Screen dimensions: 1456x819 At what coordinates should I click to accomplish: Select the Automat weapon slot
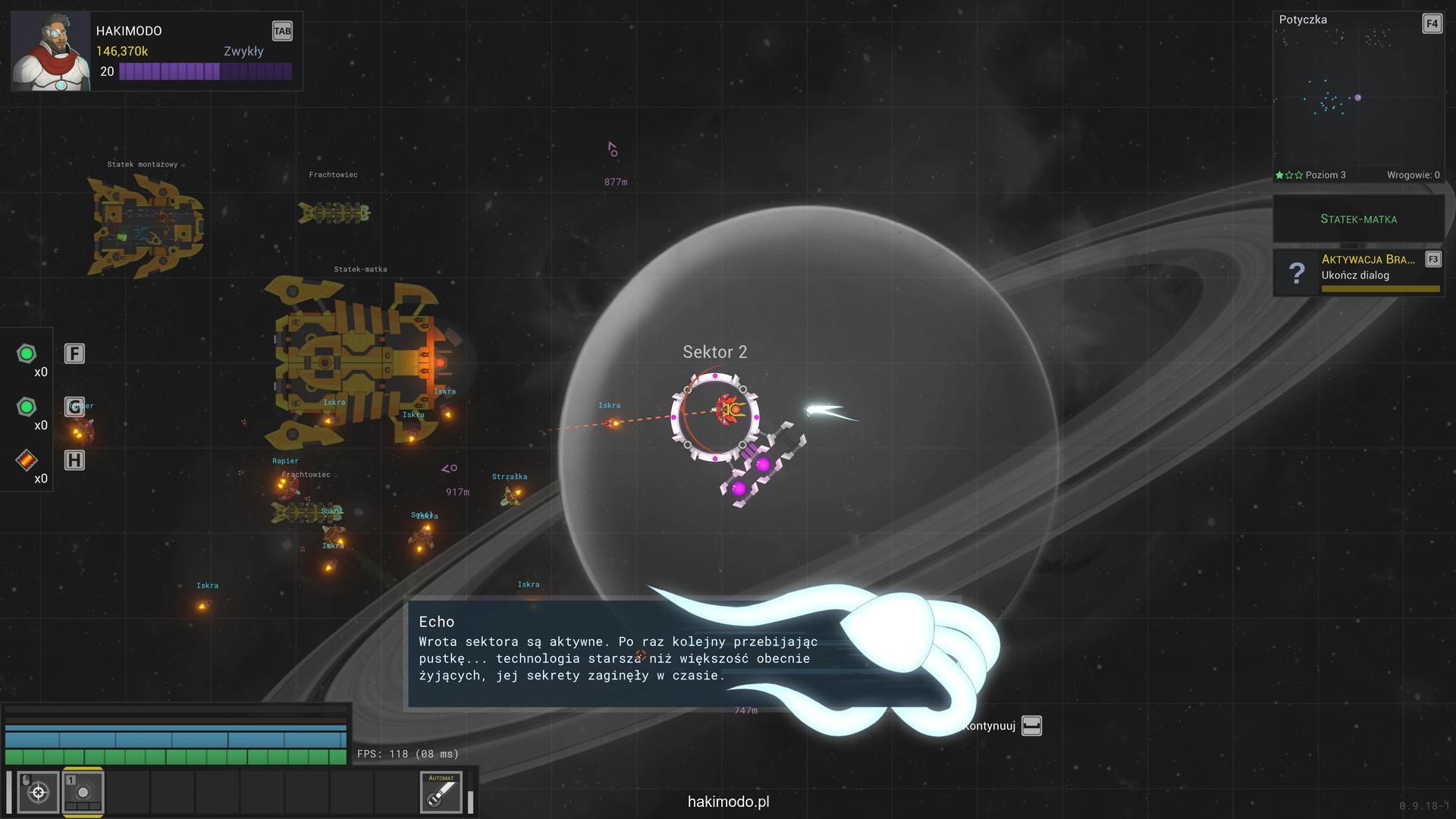click(x=441, y=792)
